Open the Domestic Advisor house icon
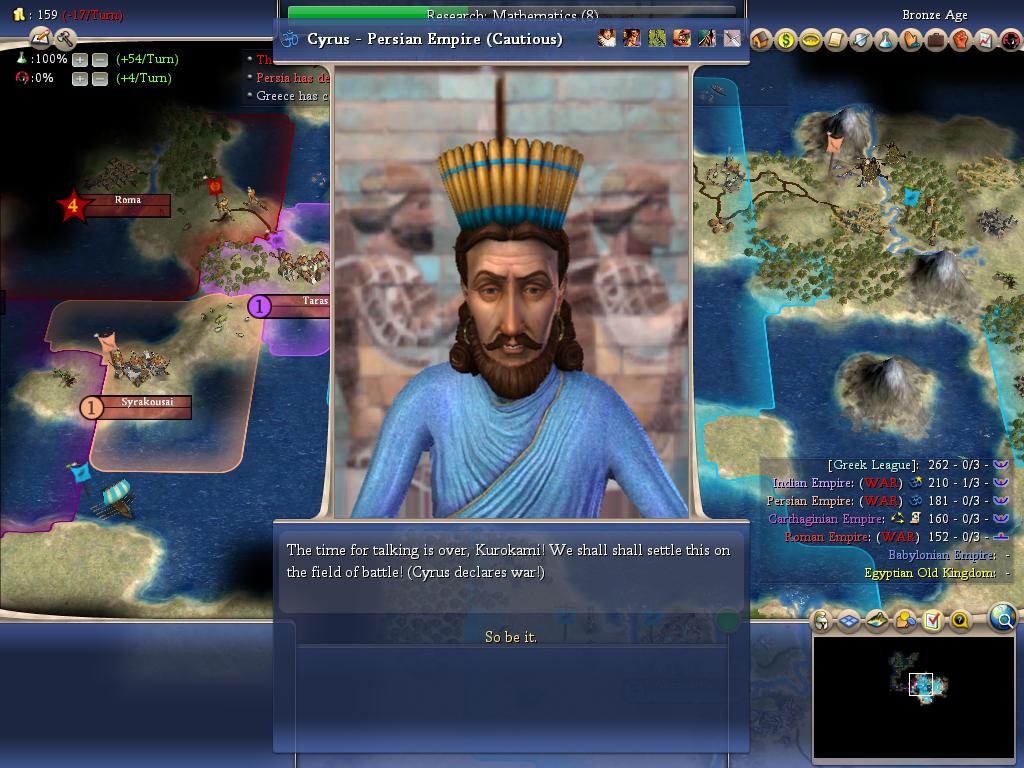Screen dimensions: 1024x768 (760, 40)
